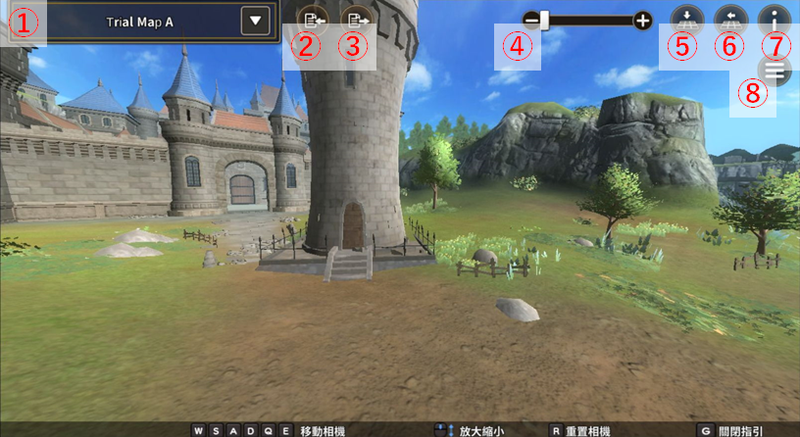The width and height of the screenshot is (800, 437).
Task: Click the plus button on the zoom slider
Action: pyautogui.click(x=642, y=19)
